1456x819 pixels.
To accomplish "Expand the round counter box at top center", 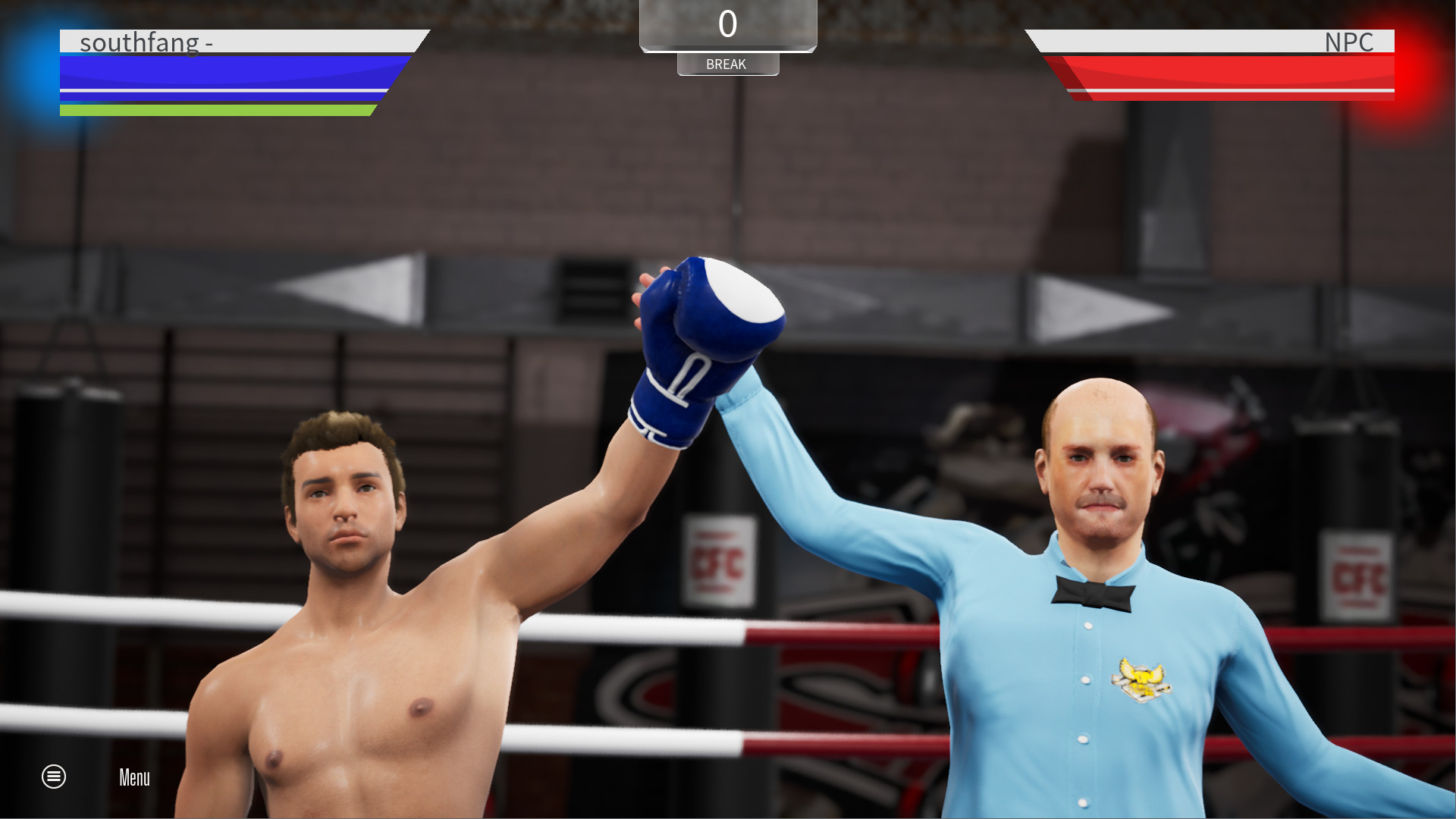I will (x=727, y=24).
